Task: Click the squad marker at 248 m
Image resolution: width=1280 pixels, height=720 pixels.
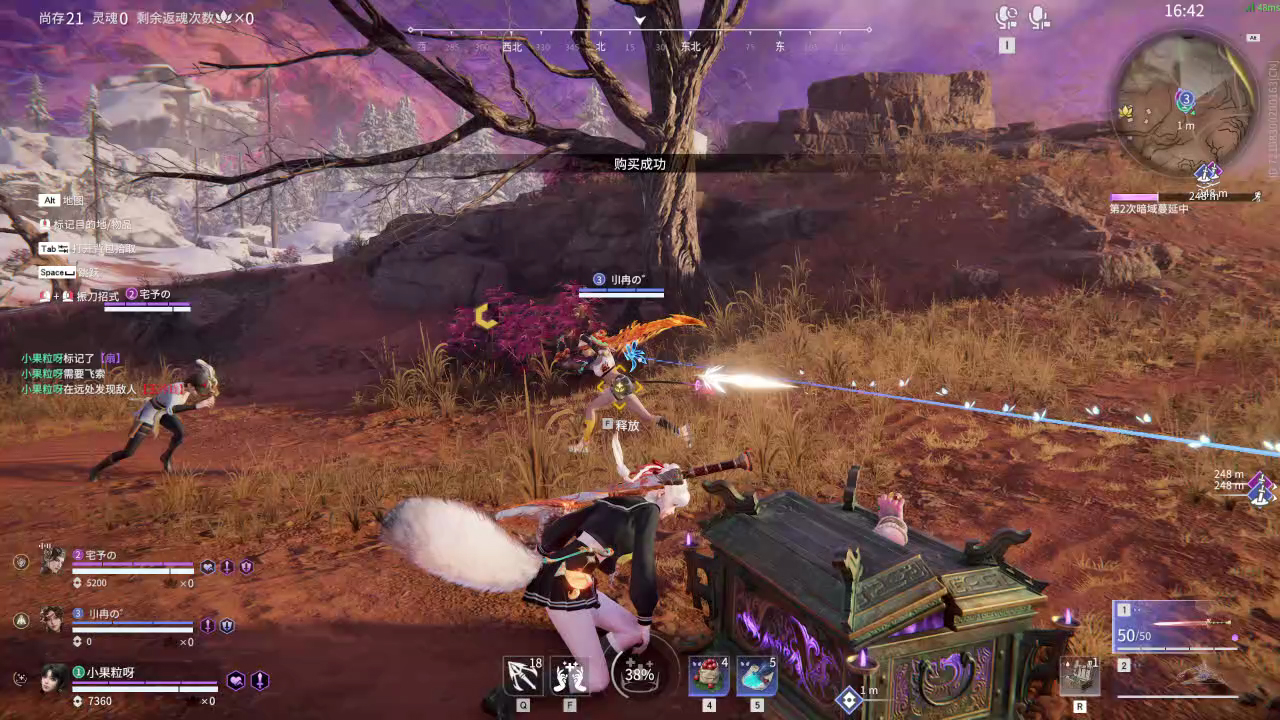Action: pyautogui.click(x=1260, y=487)
